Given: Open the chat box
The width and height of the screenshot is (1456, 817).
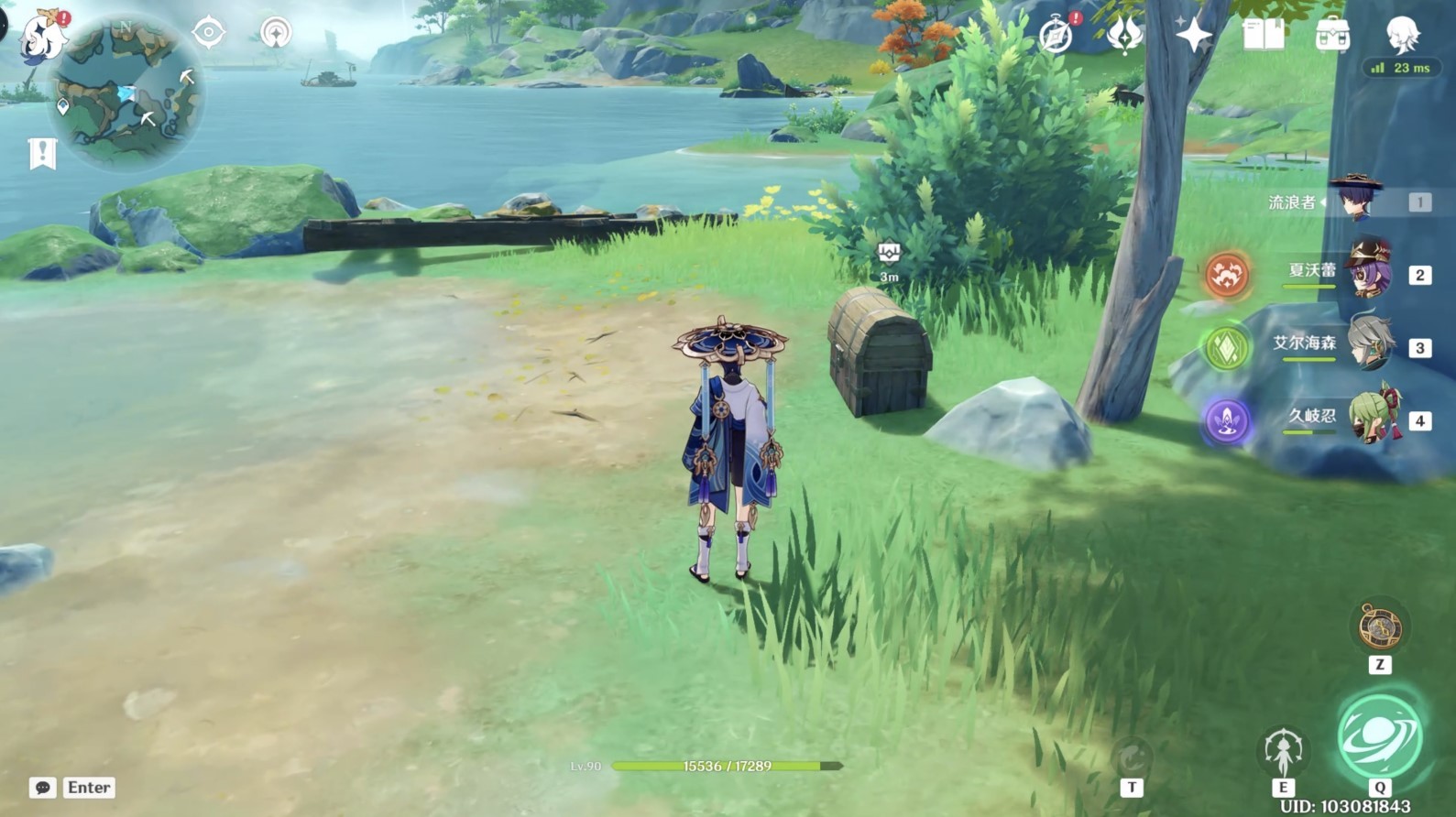Looking at the screenshot, I should pyautogui.click(x=43, y=788).
